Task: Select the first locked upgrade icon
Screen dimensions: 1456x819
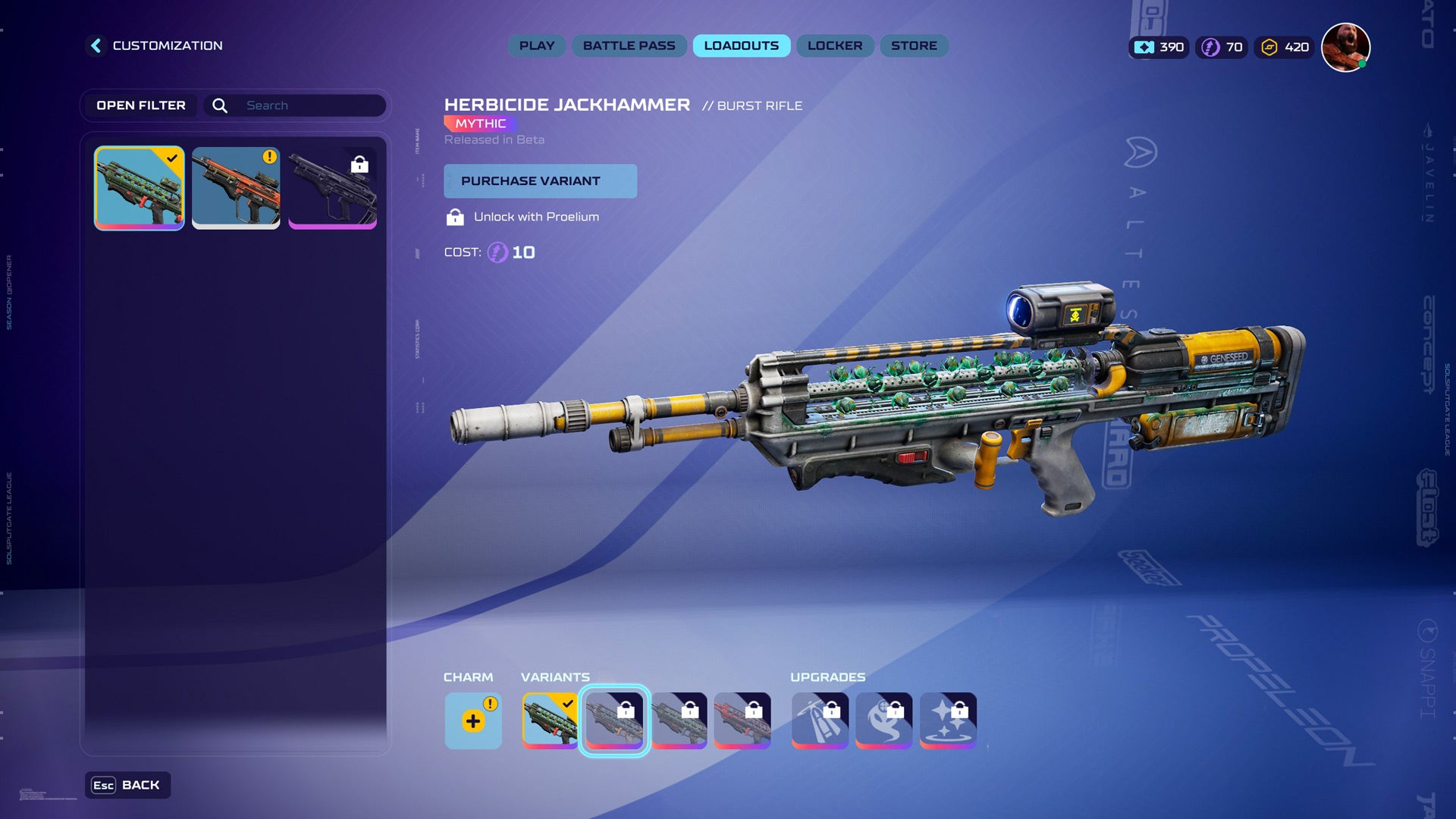Action: [820, 720]
